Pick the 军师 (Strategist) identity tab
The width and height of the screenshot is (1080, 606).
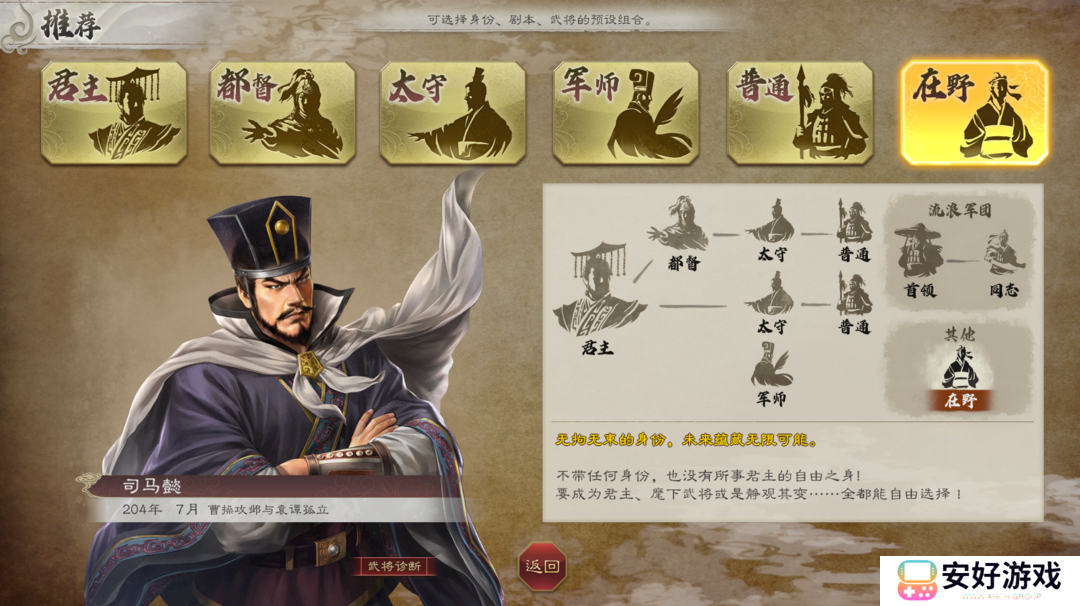click(x=626, y=113)
